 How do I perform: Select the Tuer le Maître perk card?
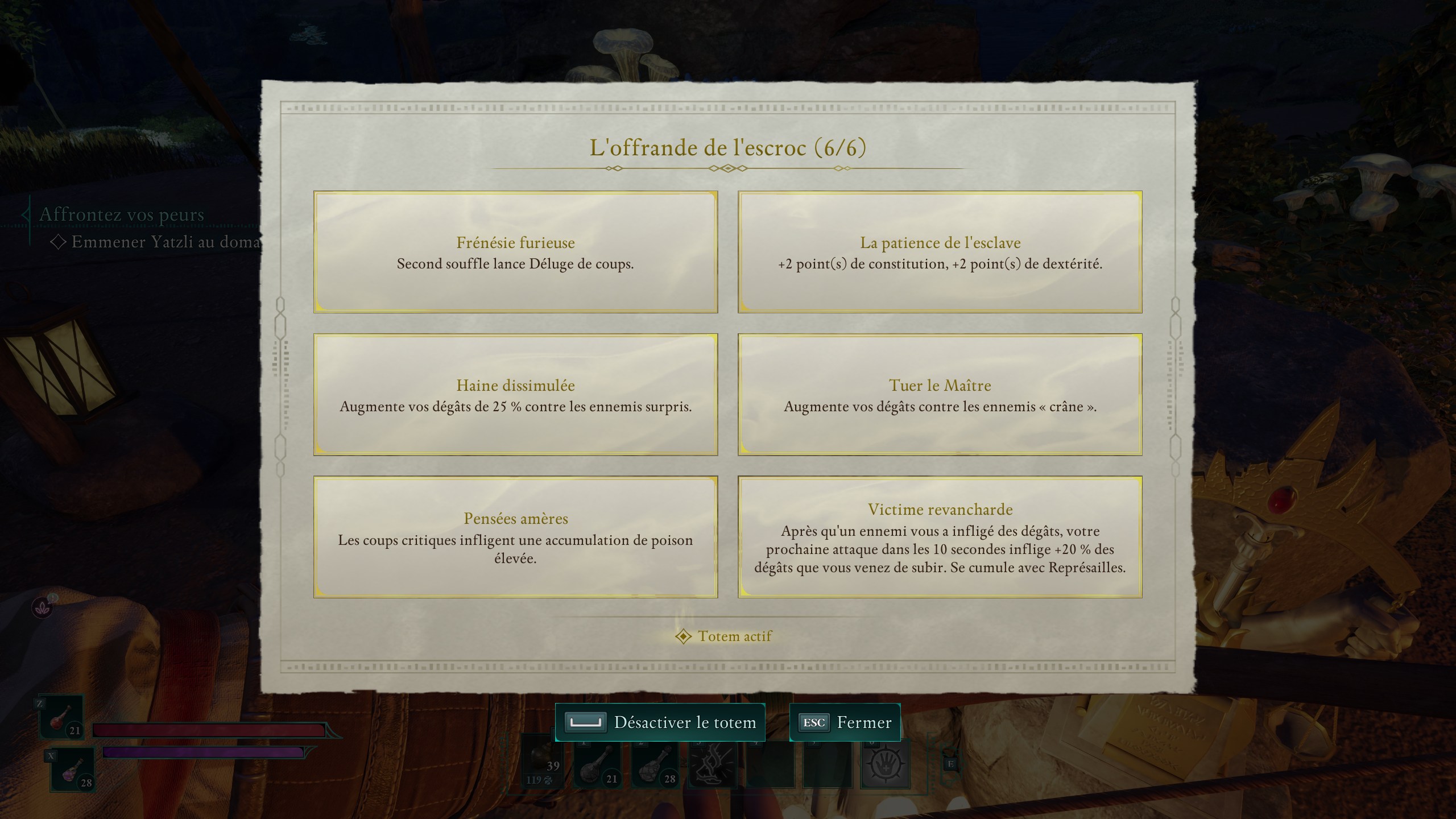pyautogui.click(x=940, y=395)
